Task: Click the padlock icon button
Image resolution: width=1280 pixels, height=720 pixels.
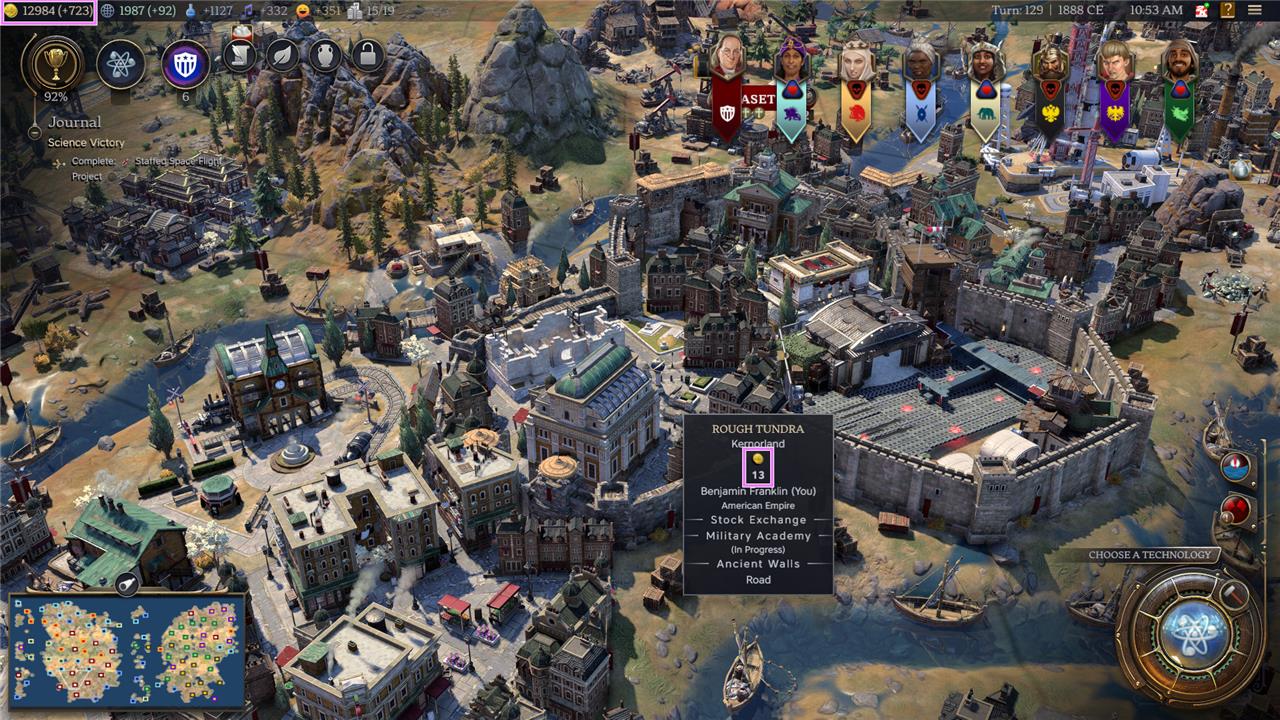Action: 368,55
